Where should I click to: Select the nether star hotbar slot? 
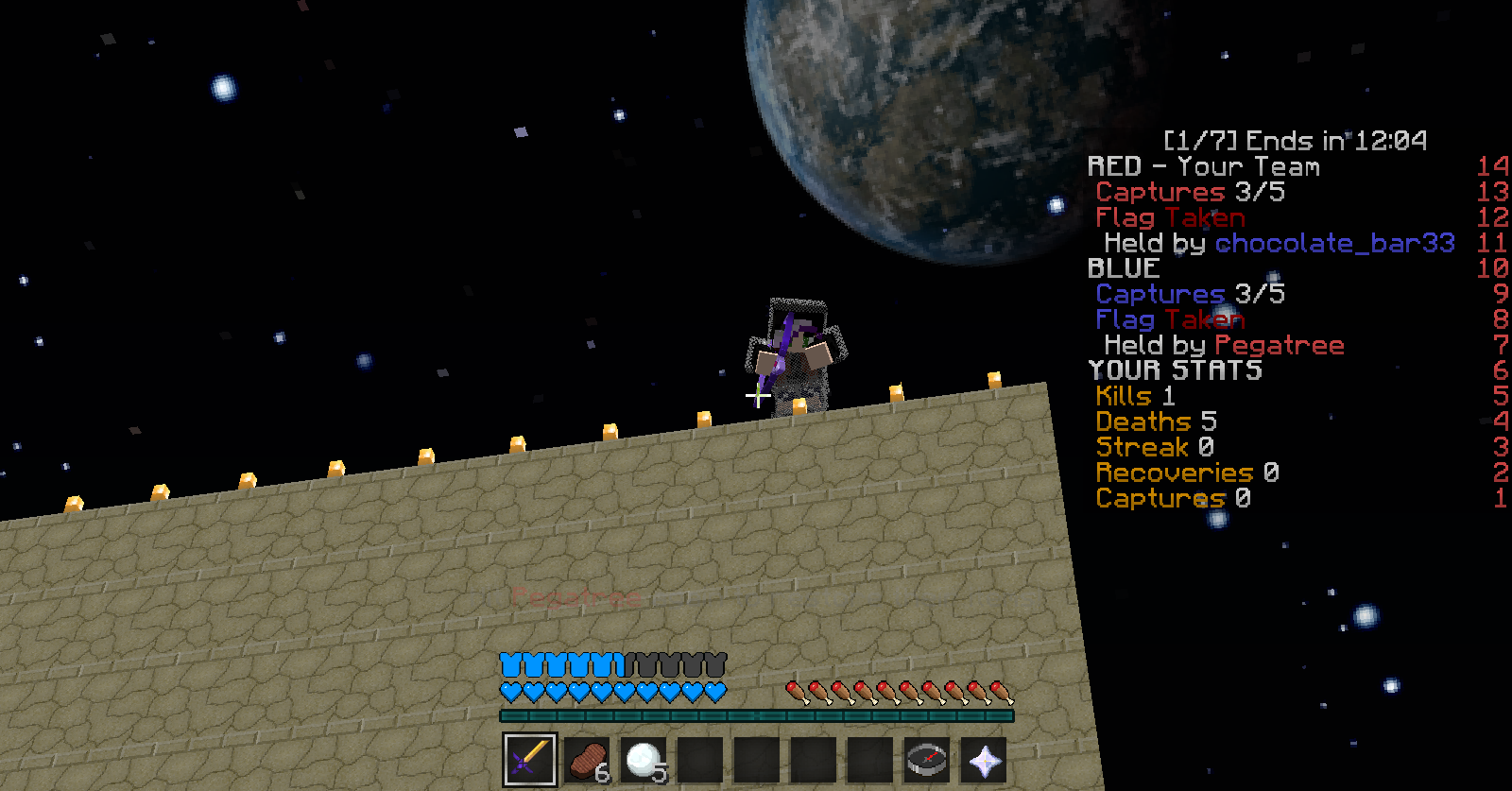point(984,759)
